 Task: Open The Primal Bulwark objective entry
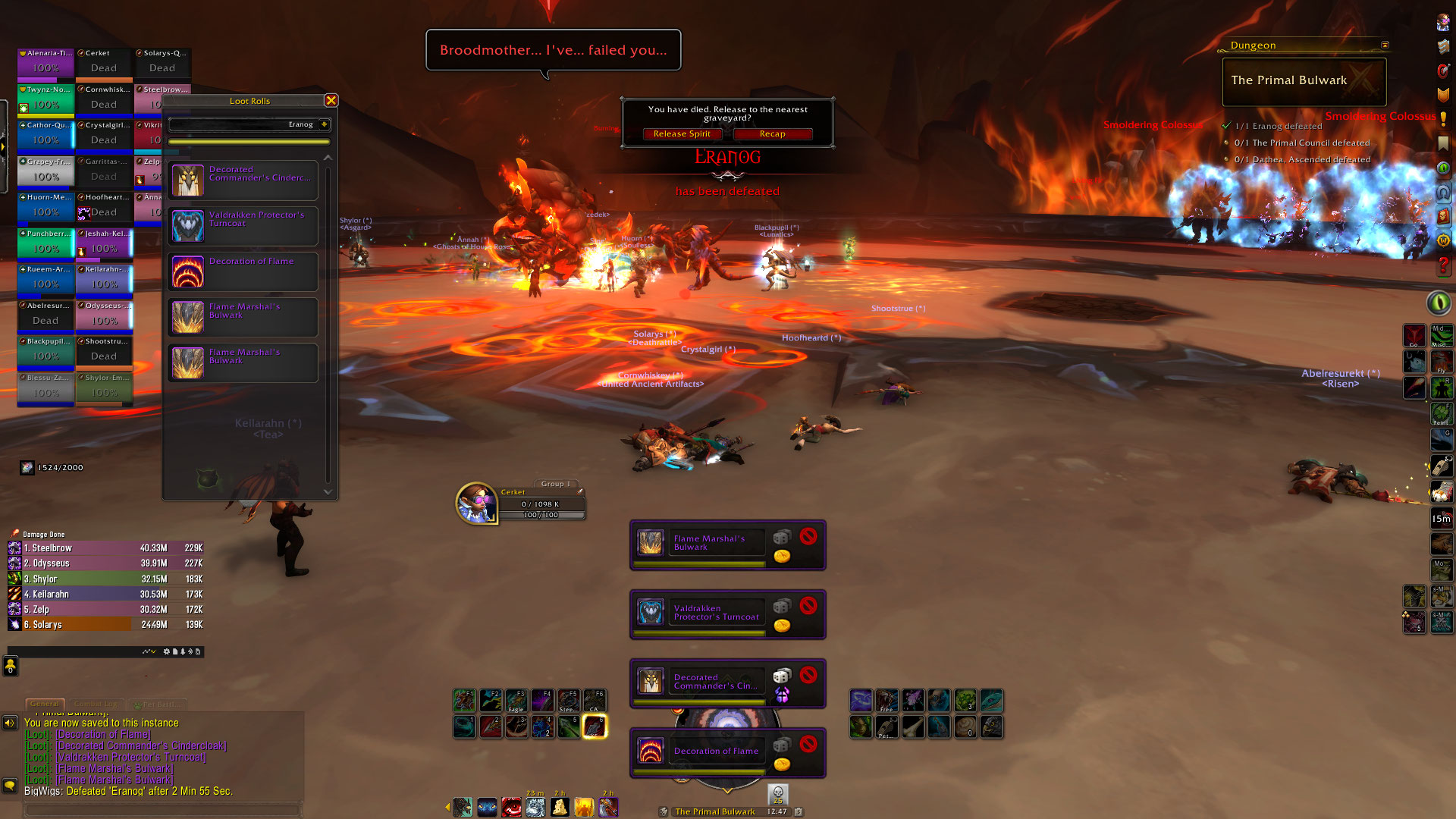tap(1304, 80)
